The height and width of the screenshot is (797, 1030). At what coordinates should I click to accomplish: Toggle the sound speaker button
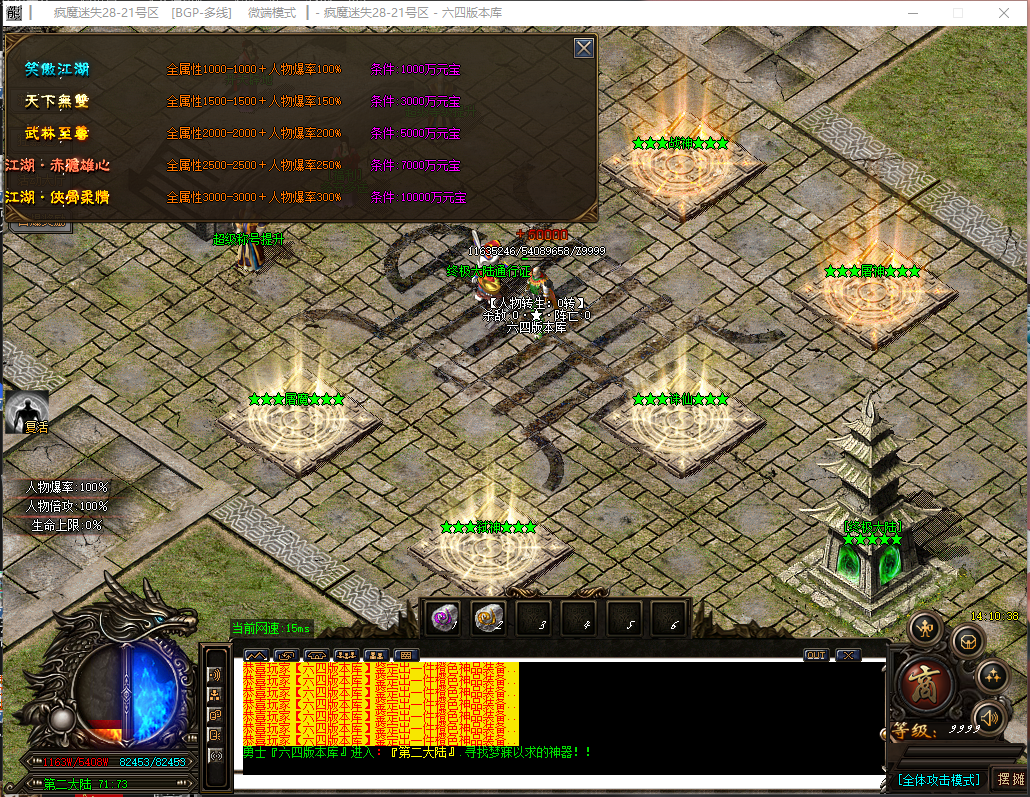(x=988, y=716)
